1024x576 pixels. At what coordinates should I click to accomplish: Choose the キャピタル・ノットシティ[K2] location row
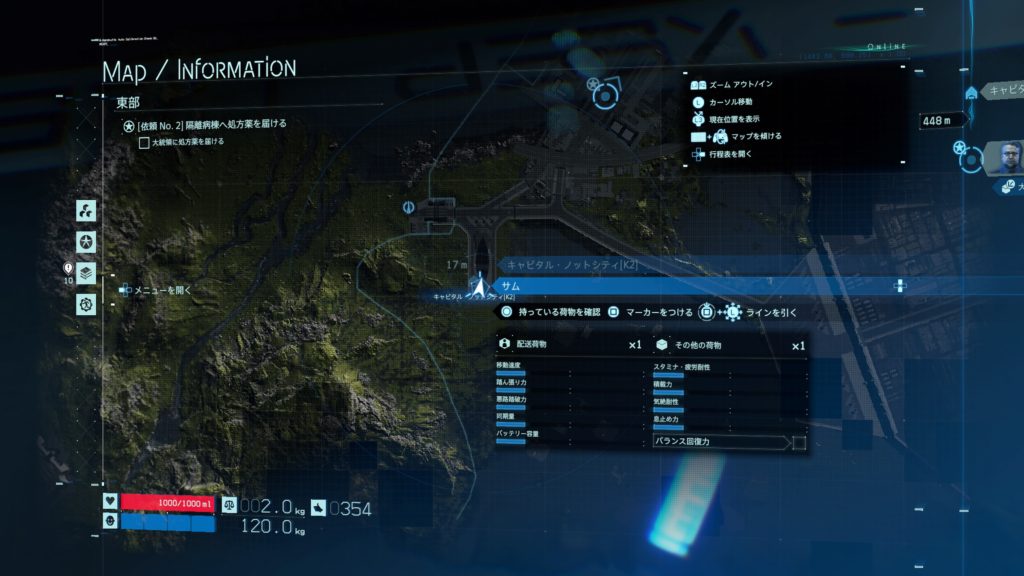[700, 265]
